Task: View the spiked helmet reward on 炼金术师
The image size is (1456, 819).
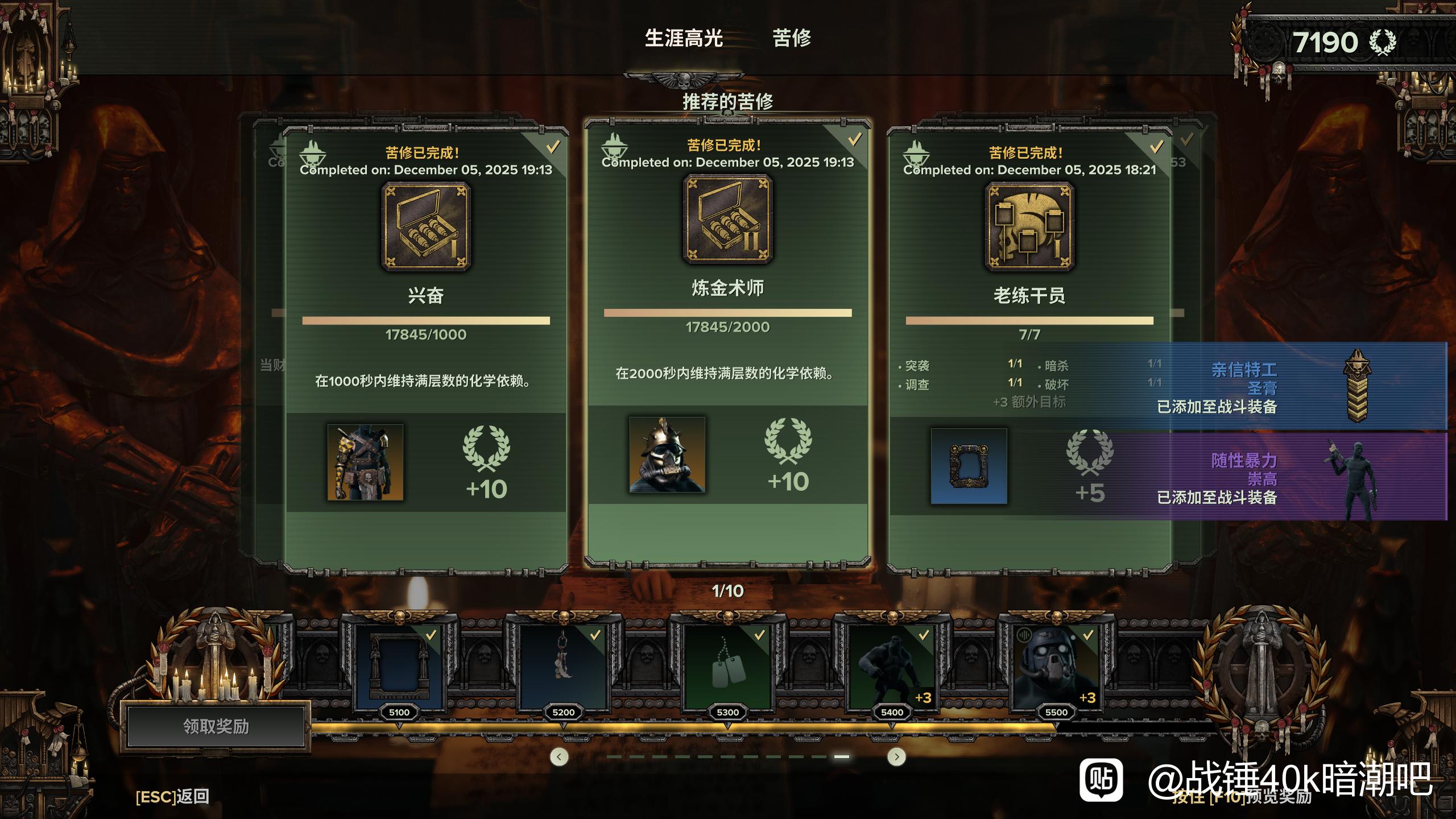Action: click(x=667, y=455)
